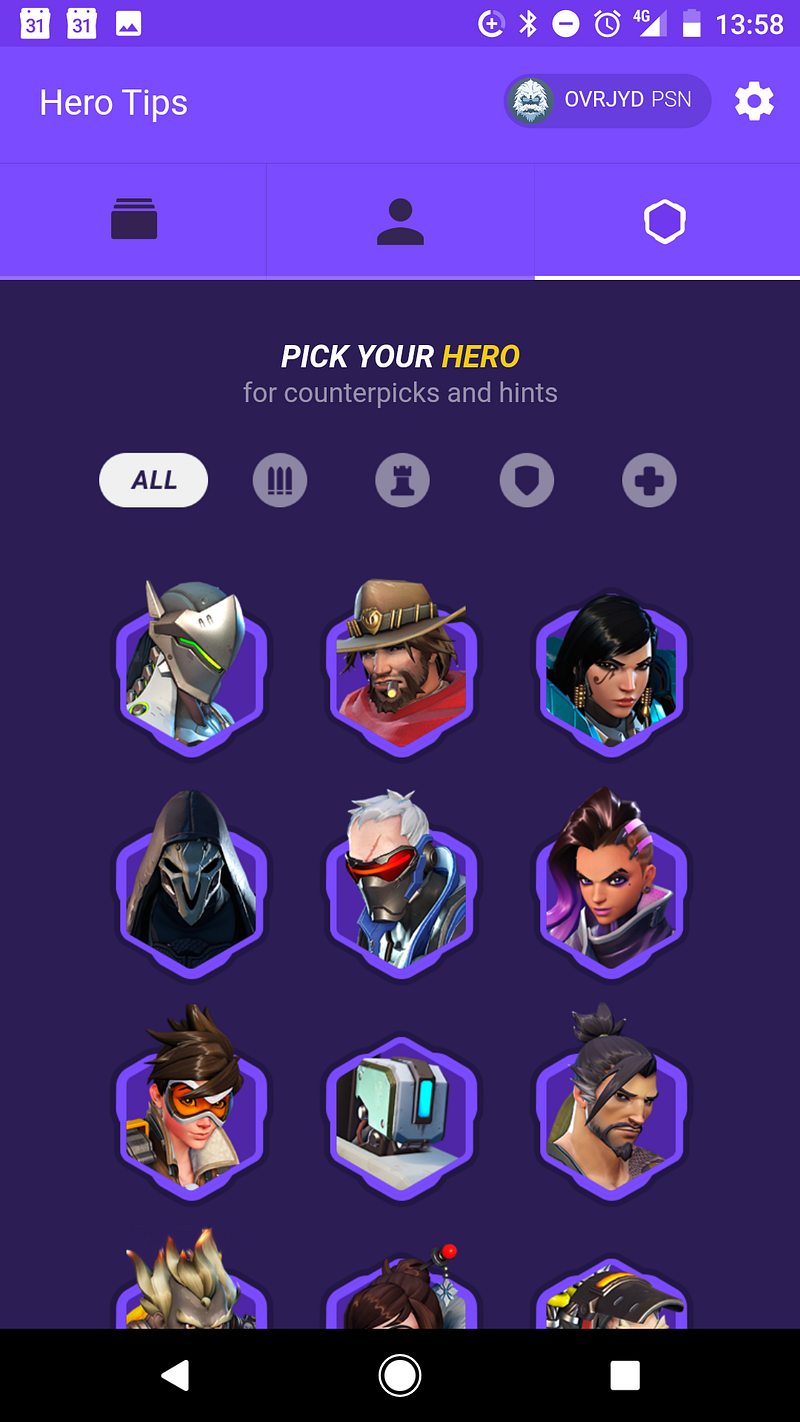
Task: Filter heroes by tank shield icon
Action: (x=526, y=481)
